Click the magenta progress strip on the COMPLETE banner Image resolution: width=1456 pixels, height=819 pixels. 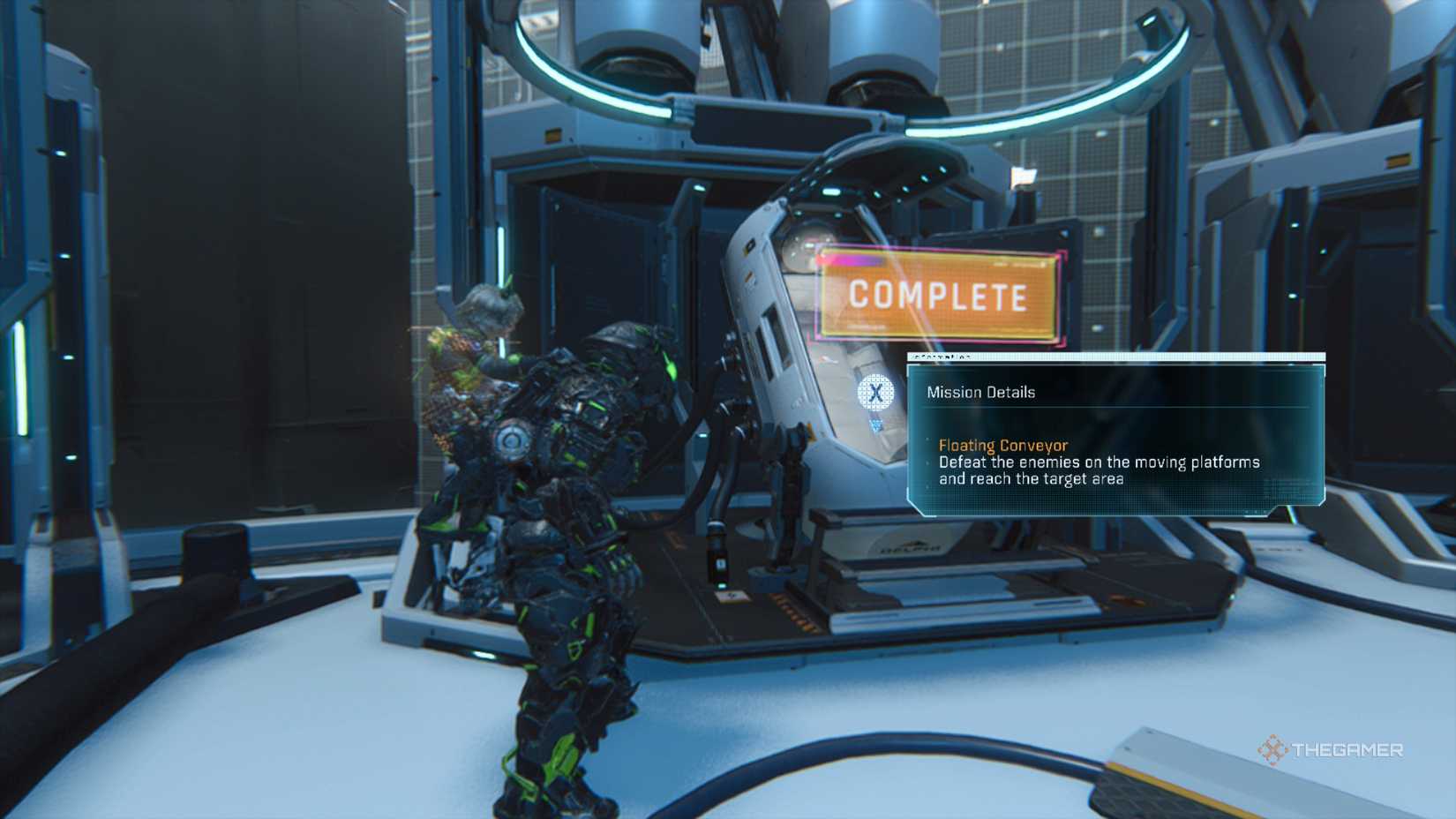click(852, 259)
